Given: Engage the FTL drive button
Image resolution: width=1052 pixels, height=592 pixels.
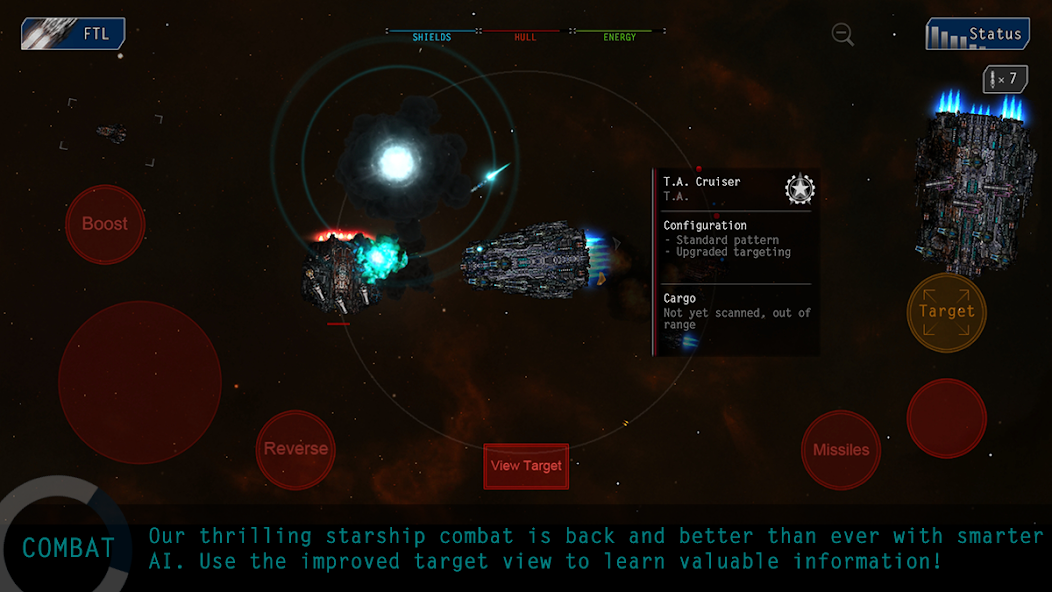Looking at the screenshot, I should 73,34.
